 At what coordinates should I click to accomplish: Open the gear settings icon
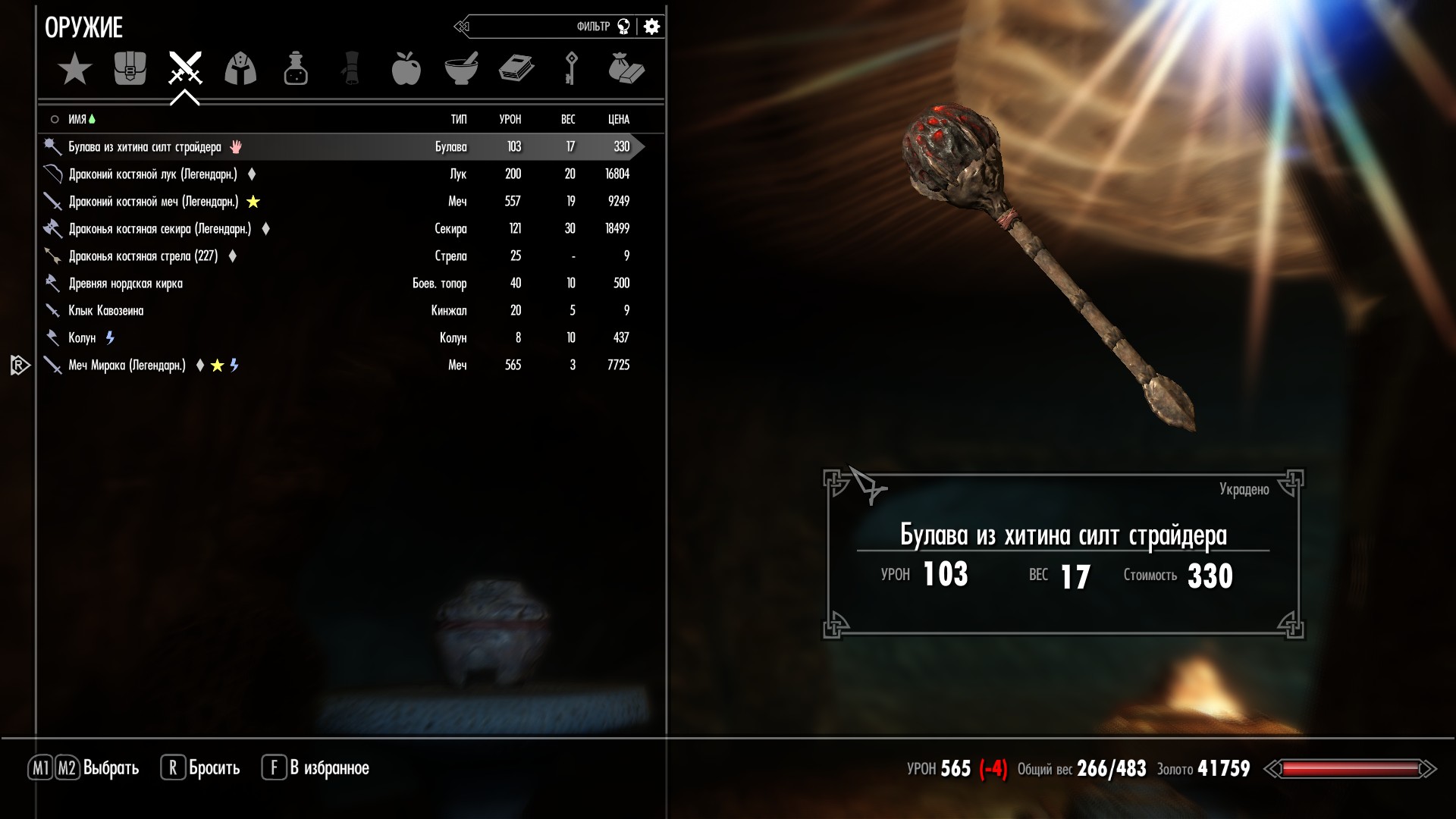651,27
